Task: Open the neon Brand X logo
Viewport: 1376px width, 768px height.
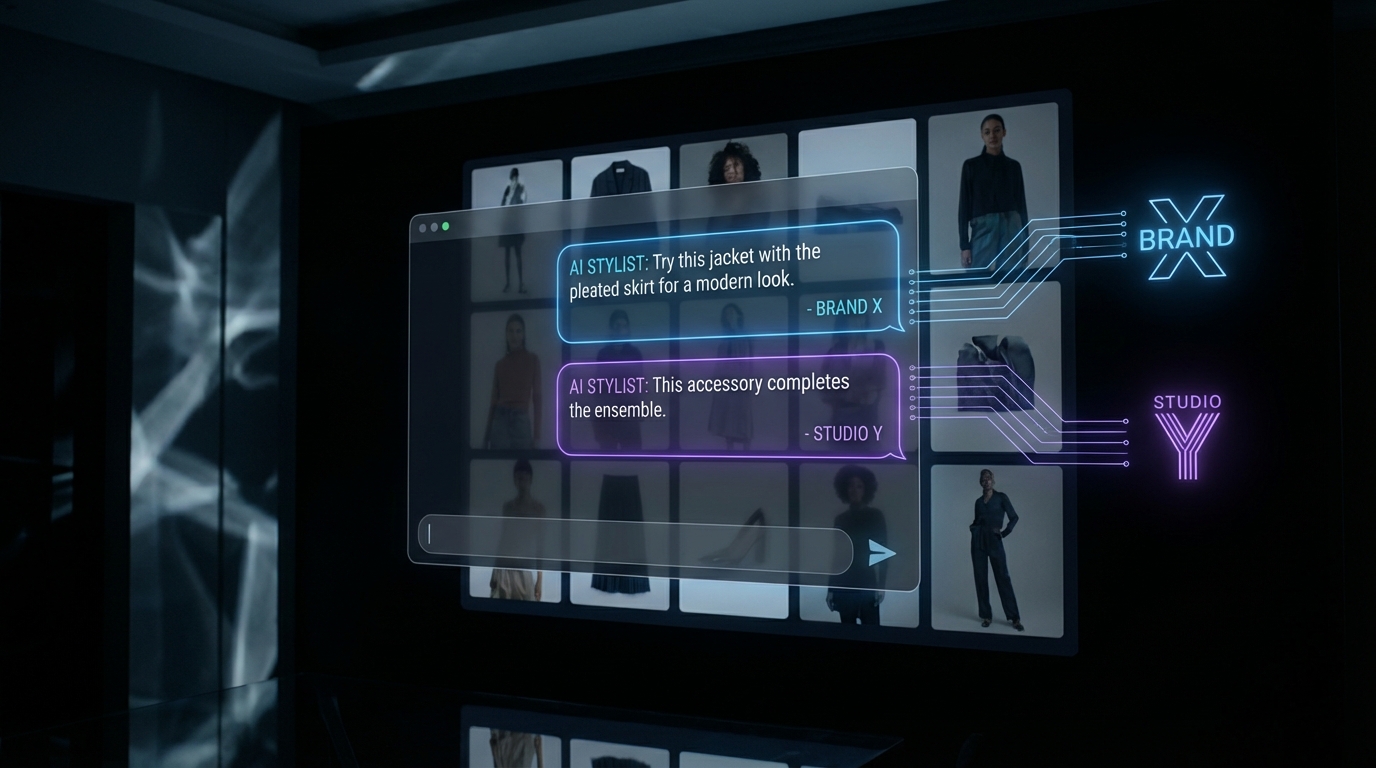Action: (1186, 238)
